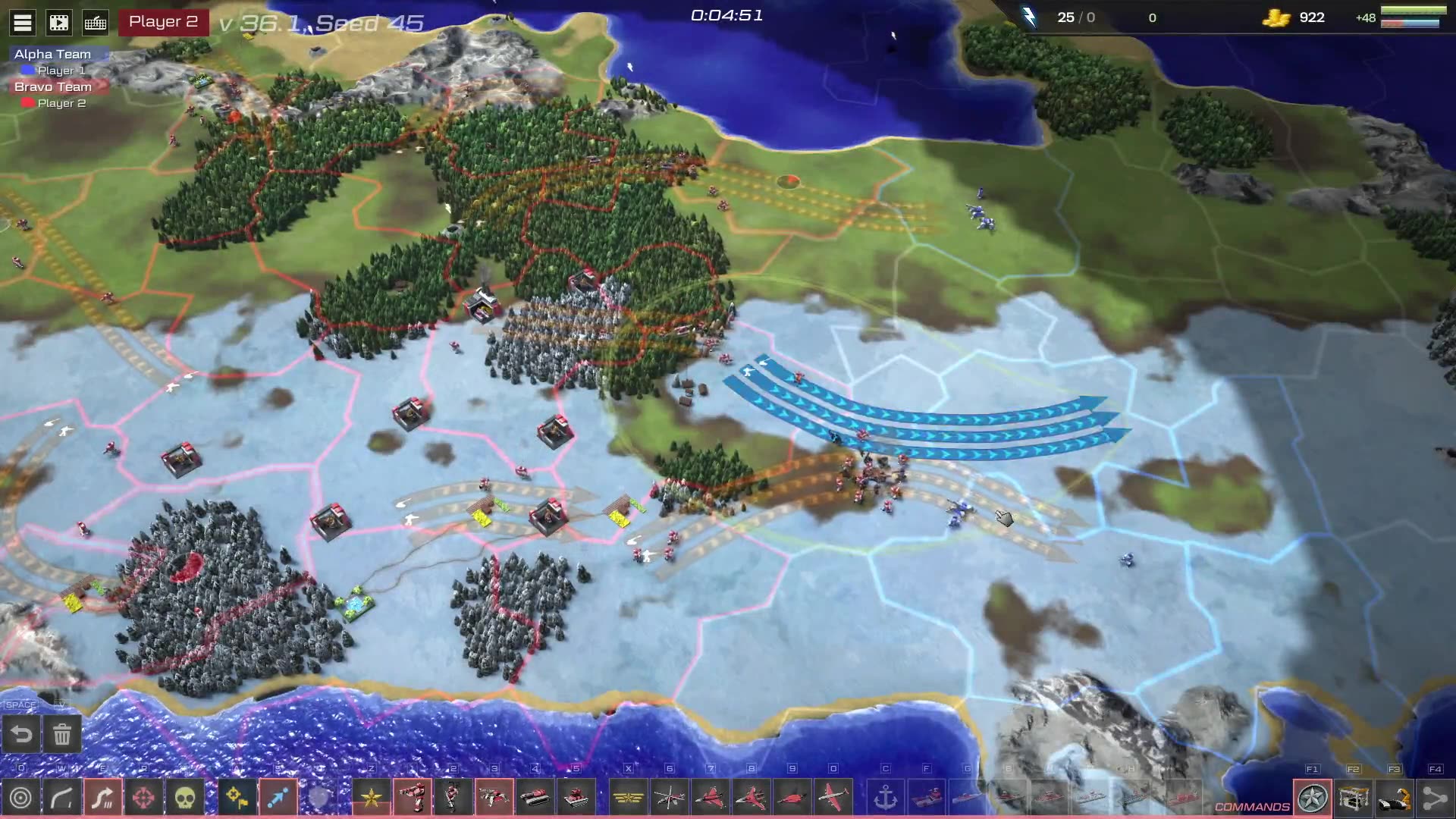Open the share nodes tab
The image size is (1456, 819).
pyautogui.click(x=1435, y=798)
